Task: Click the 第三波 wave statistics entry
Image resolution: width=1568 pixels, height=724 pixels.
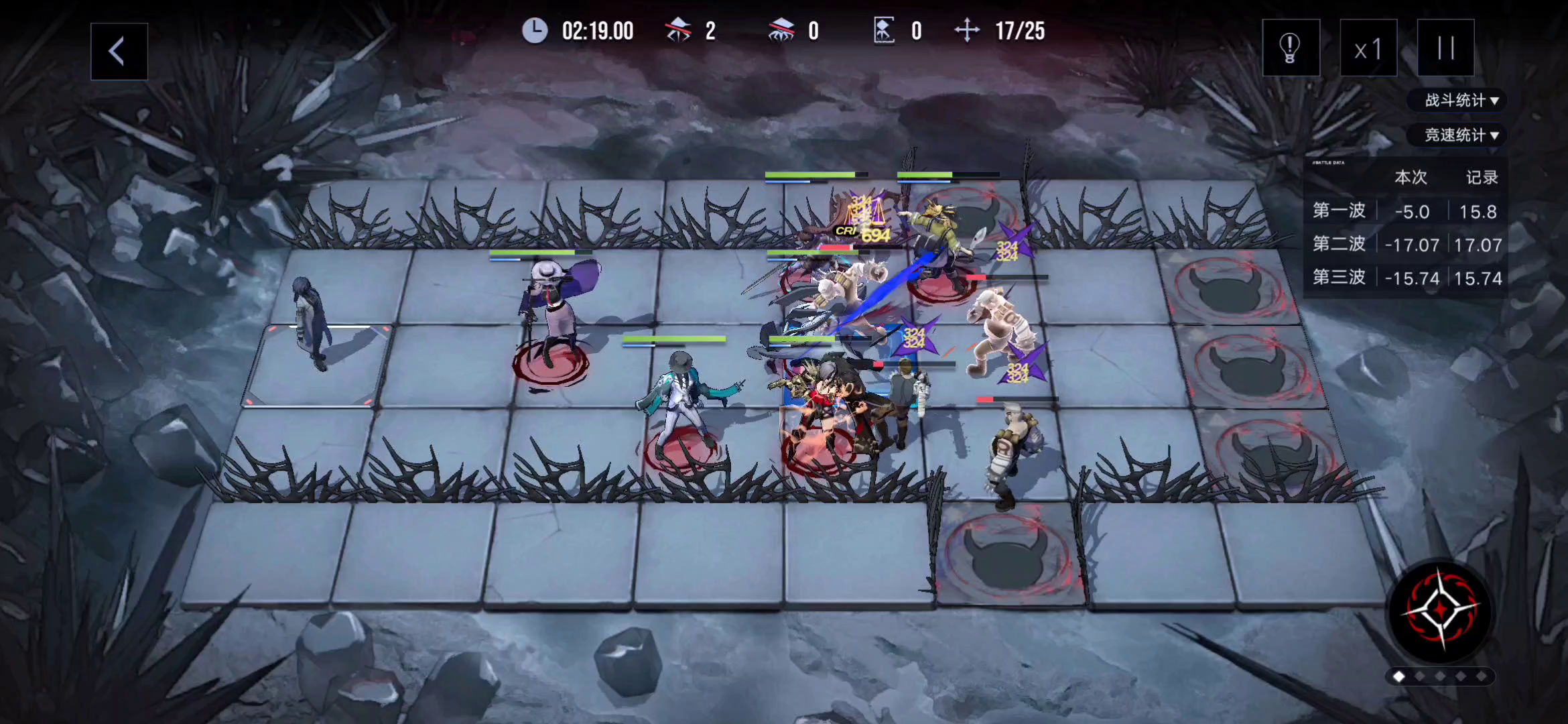Action: 1337,278
